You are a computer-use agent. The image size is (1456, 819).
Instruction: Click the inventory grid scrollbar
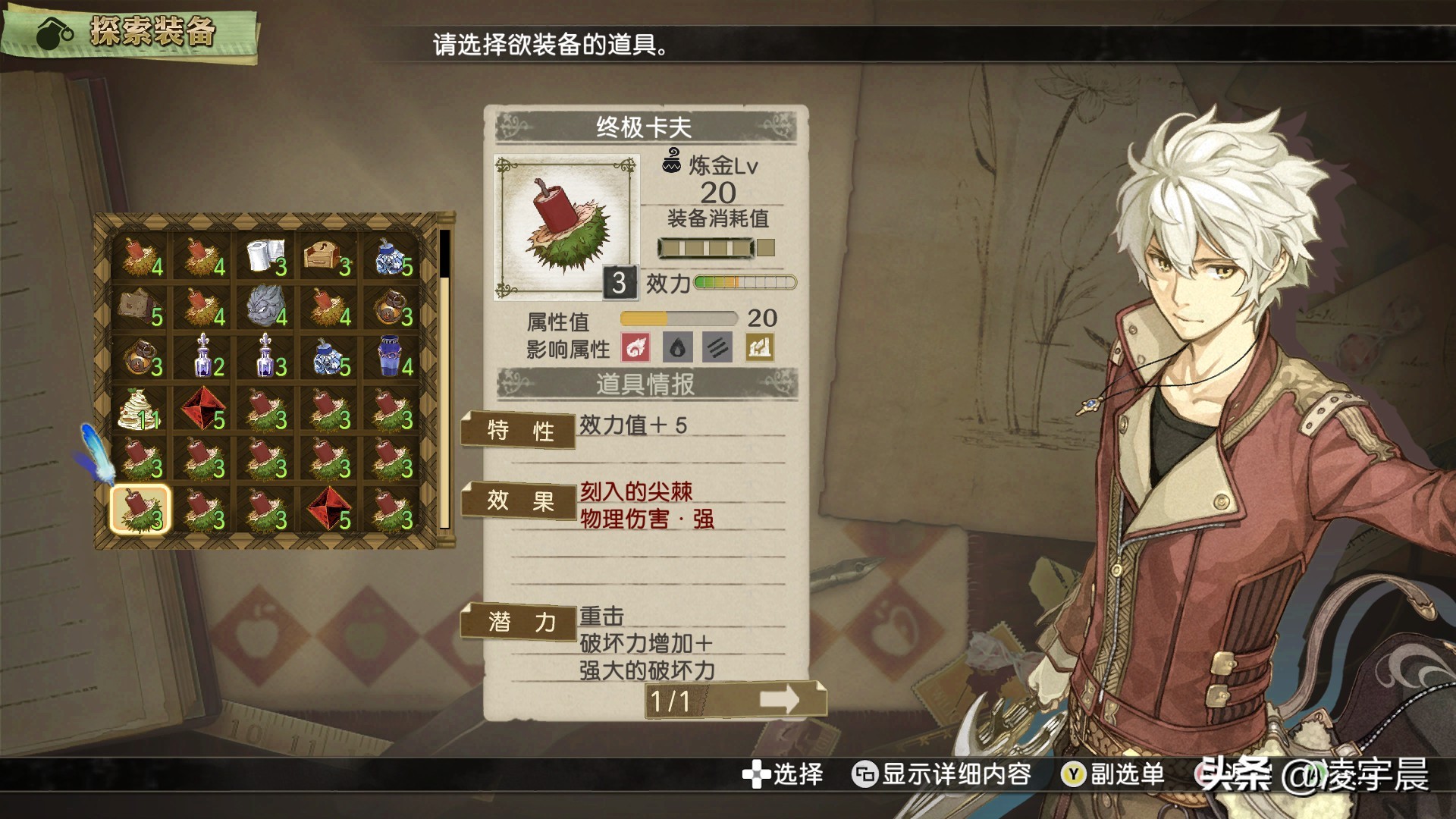point(444,379)
